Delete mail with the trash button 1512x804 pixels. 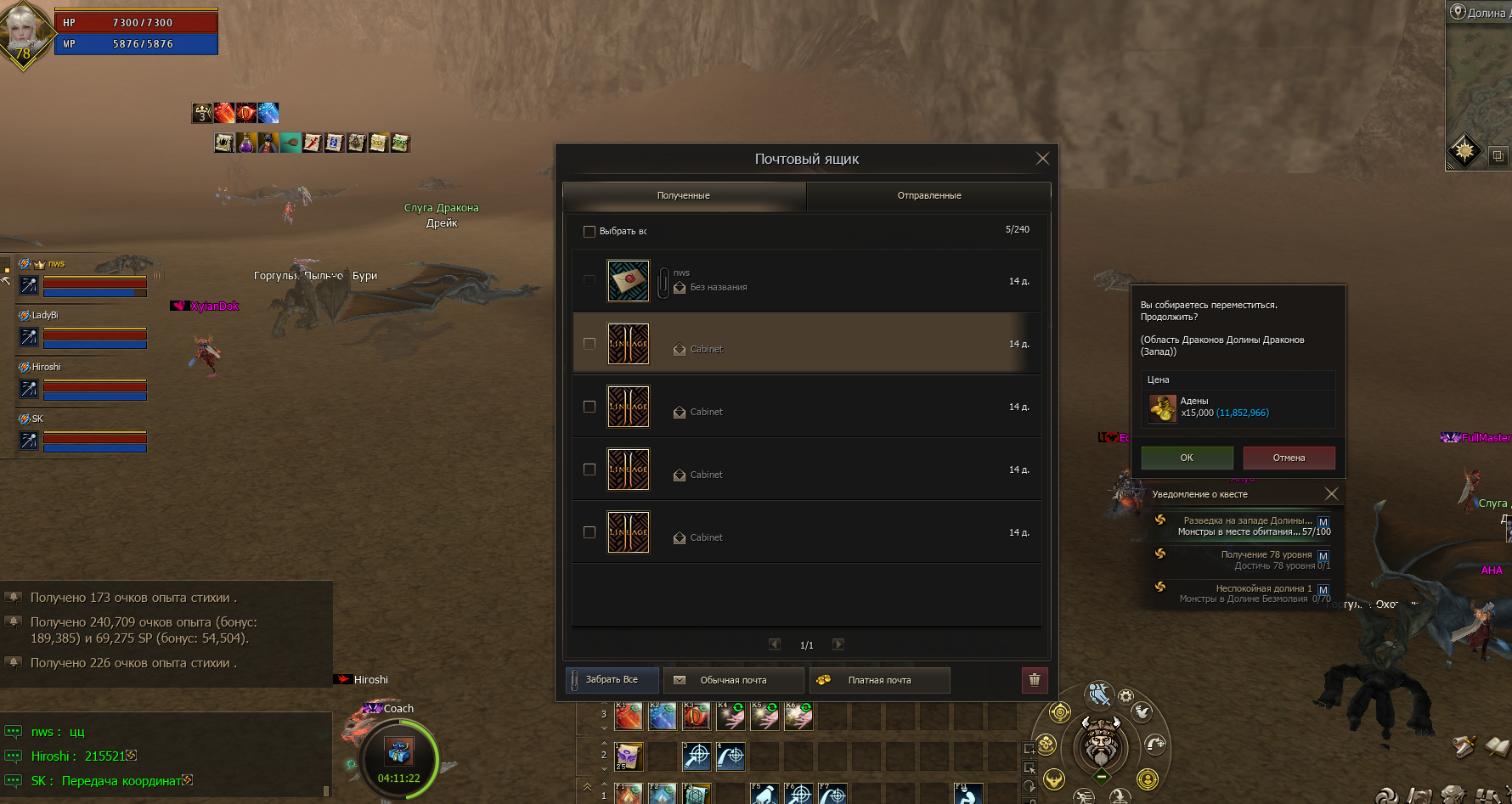click(1034, 680)
